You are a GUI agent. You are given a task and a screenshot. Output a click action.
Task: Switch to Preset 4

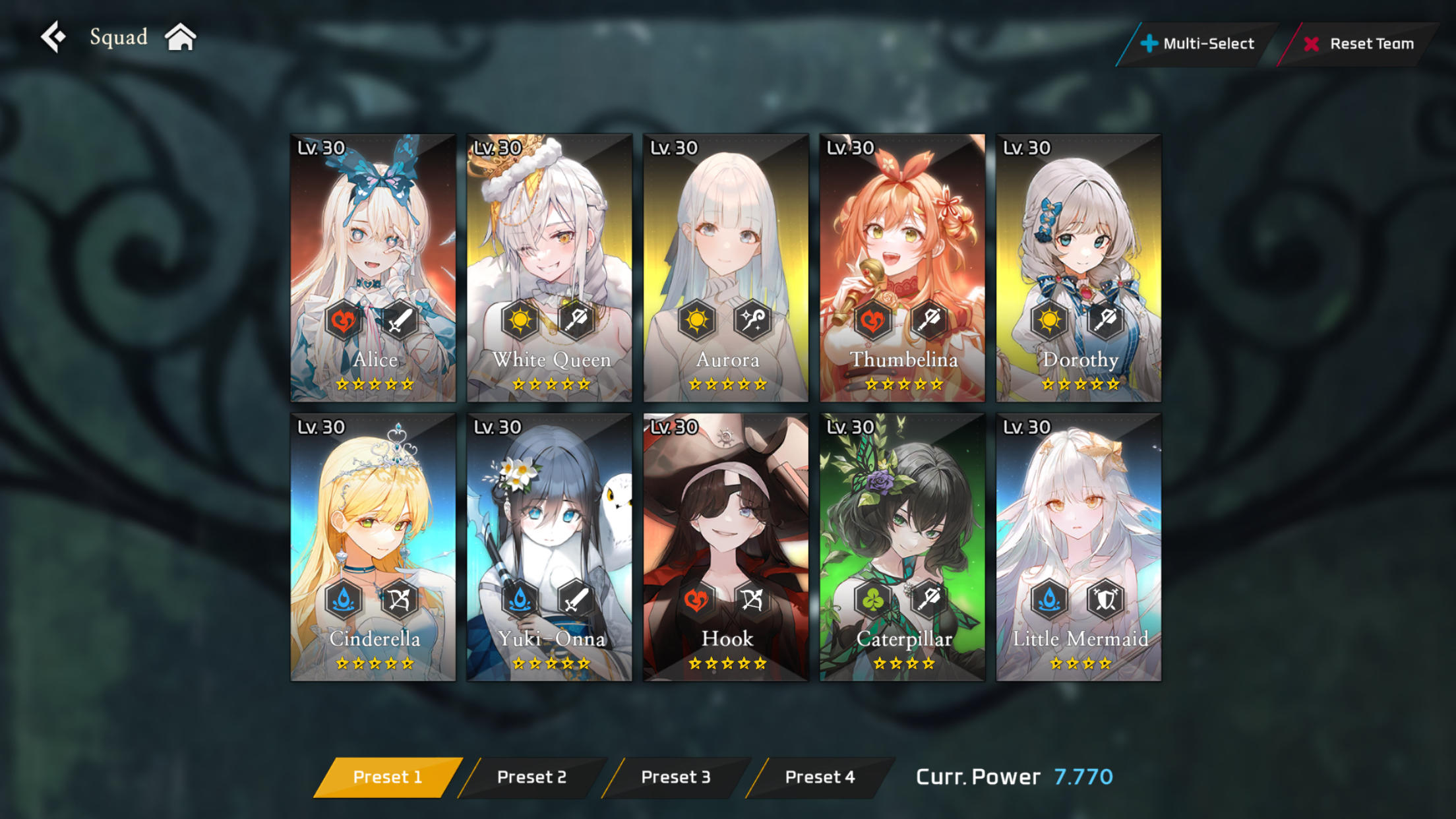[x=820, y=777]
